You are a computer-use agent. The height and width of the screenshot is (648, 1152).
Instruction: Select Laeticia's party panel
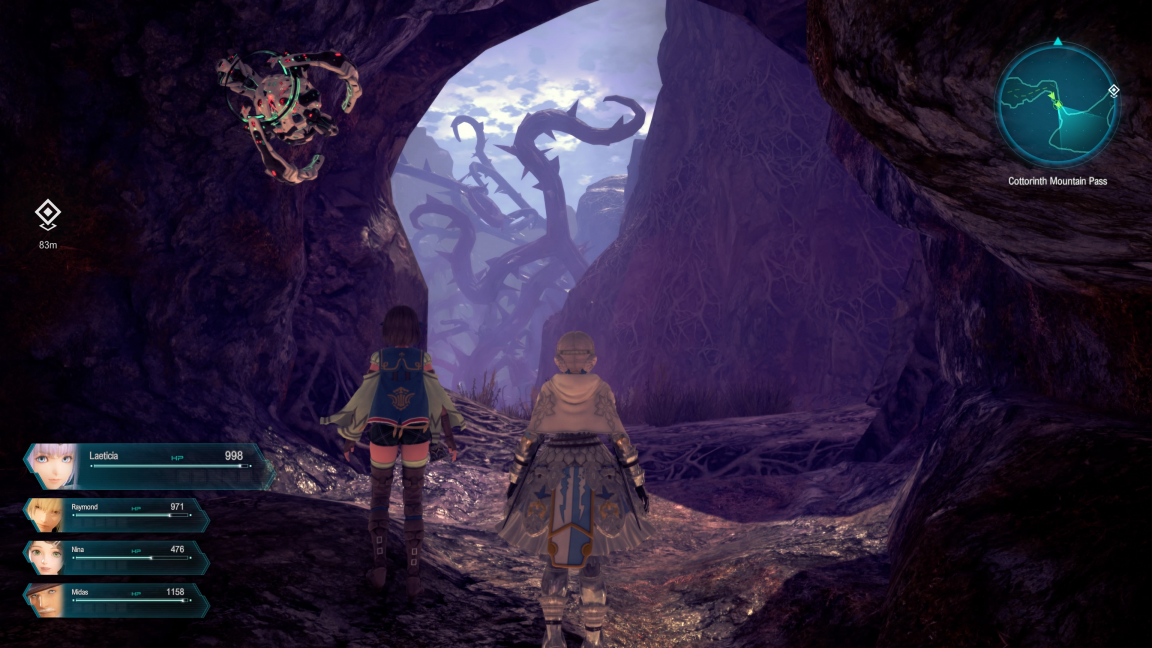[x=148, y=465]
